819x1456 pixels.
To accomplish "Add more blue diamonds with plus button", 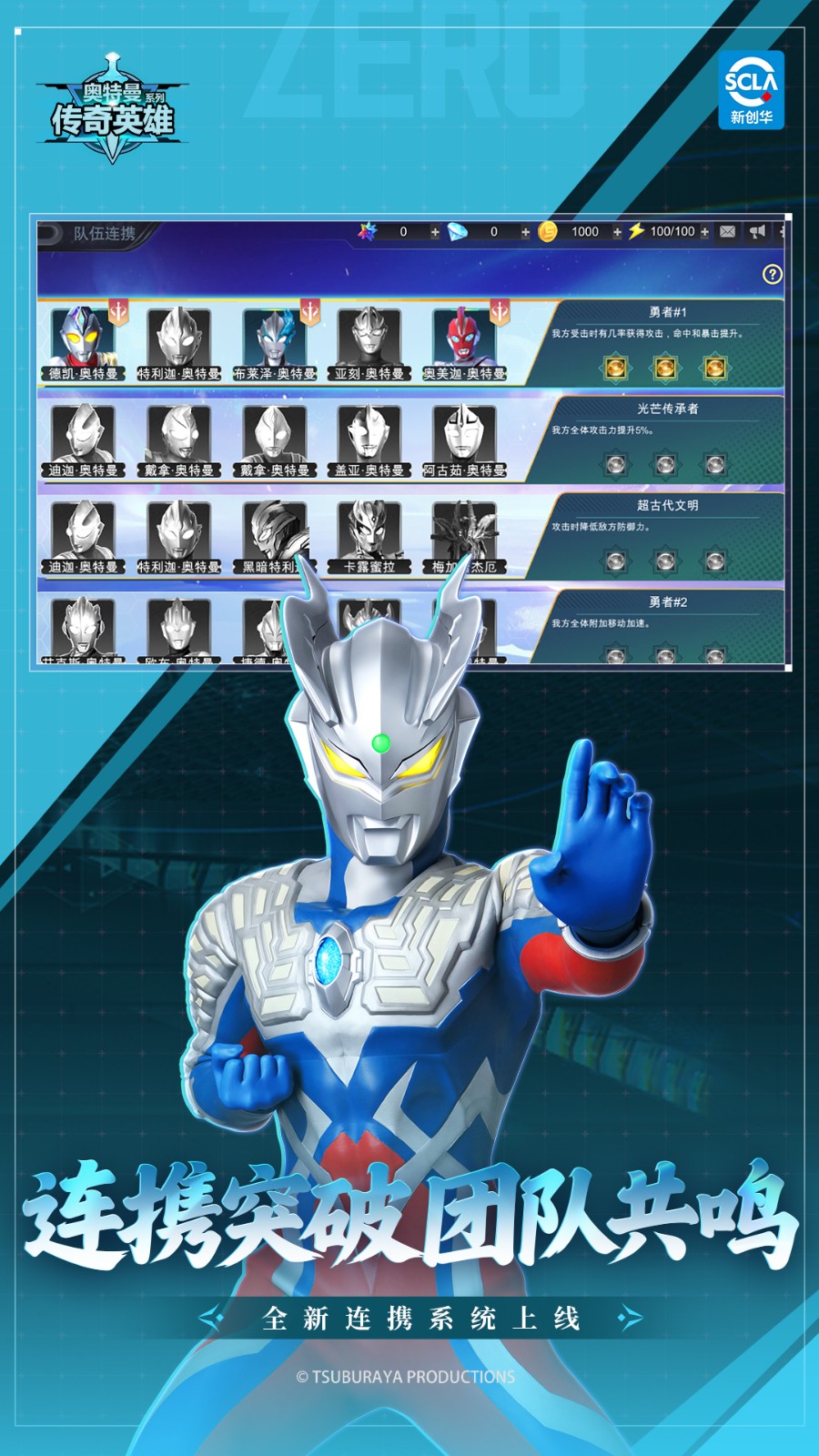I will click(525, 232).
